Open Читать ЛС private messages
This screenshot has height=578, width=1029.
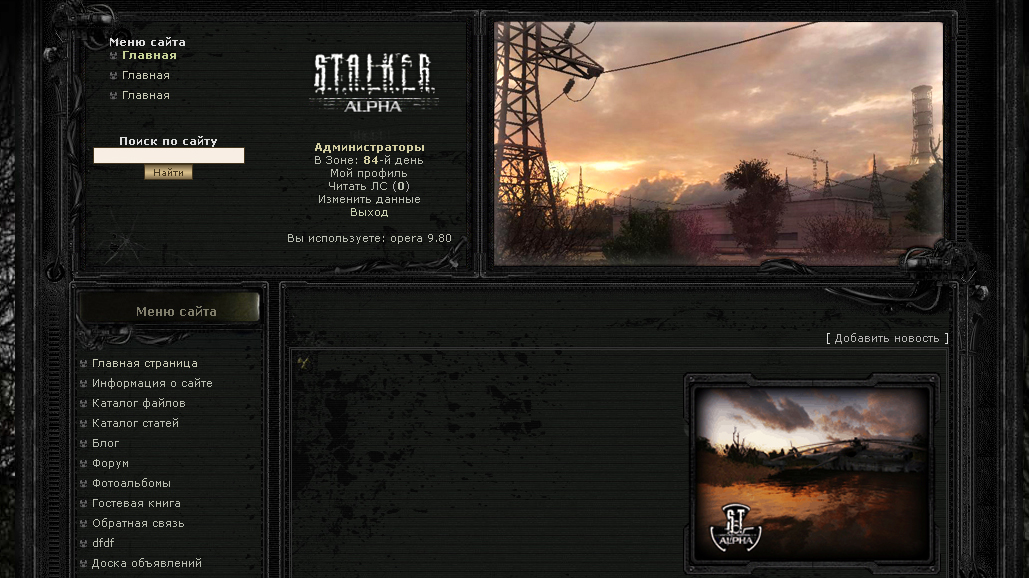pos(368,186)
